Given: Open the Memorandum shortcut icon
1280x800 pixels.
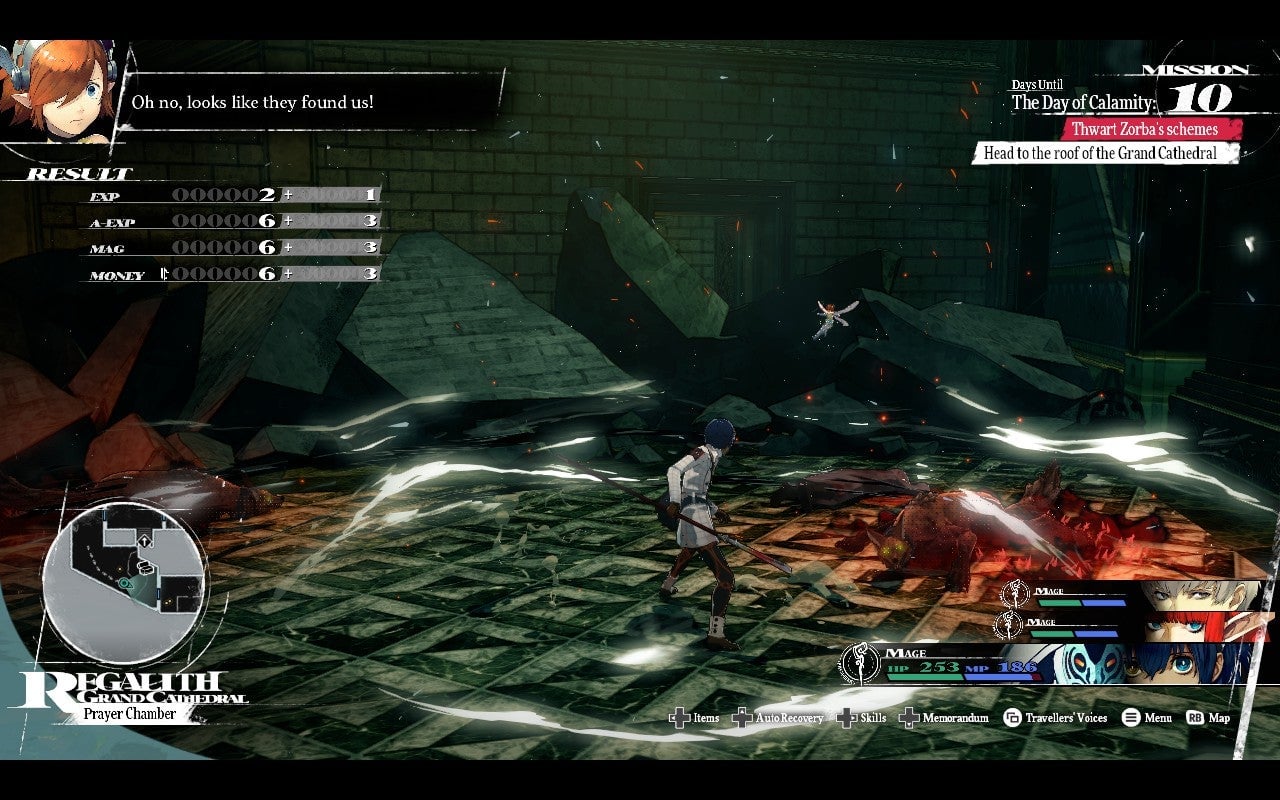Looking at the screenshot, I should pyautogui.click(x=910, y=718).
